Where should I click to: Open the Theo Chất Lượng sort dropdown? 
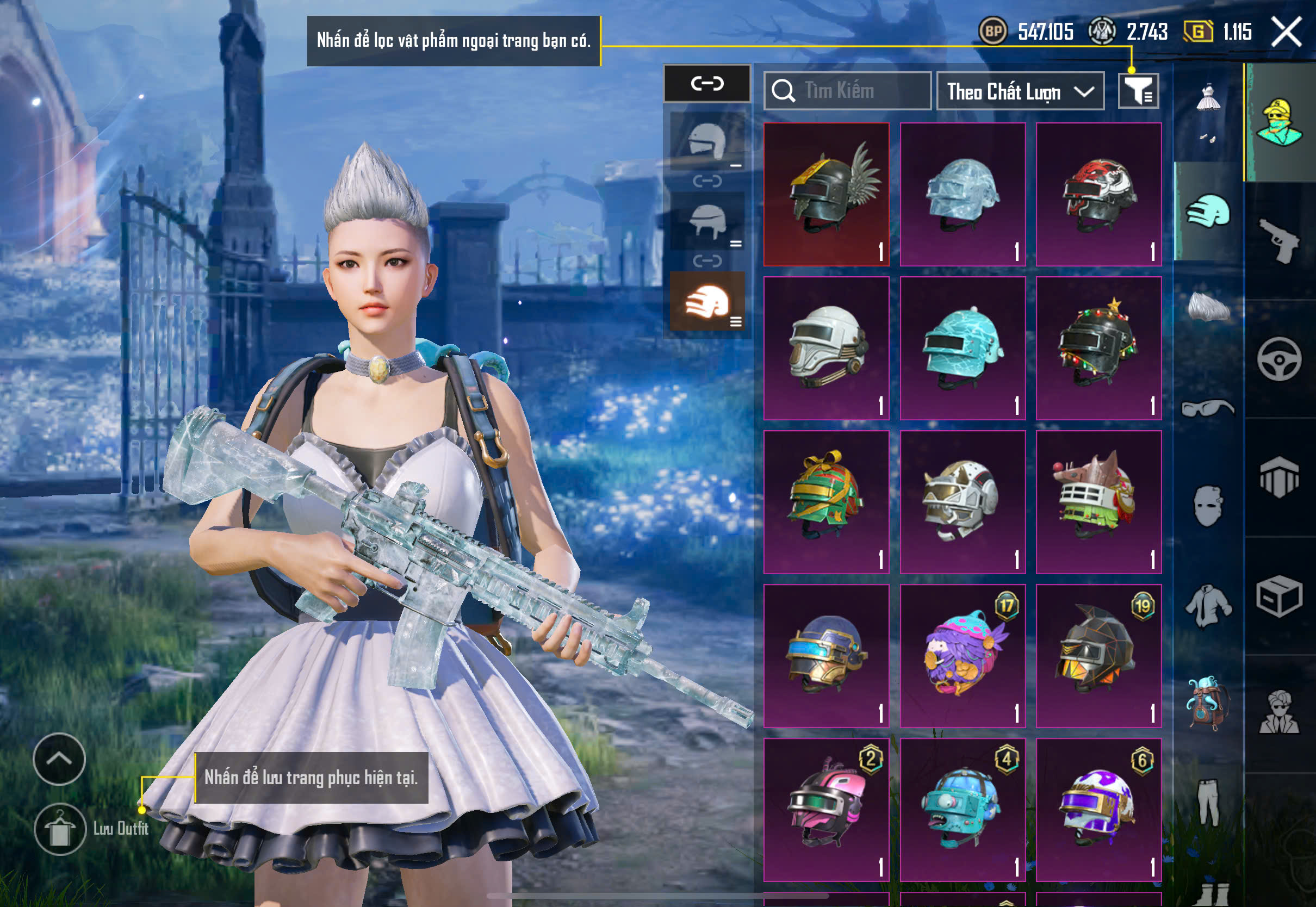[x=1020, y=91]
